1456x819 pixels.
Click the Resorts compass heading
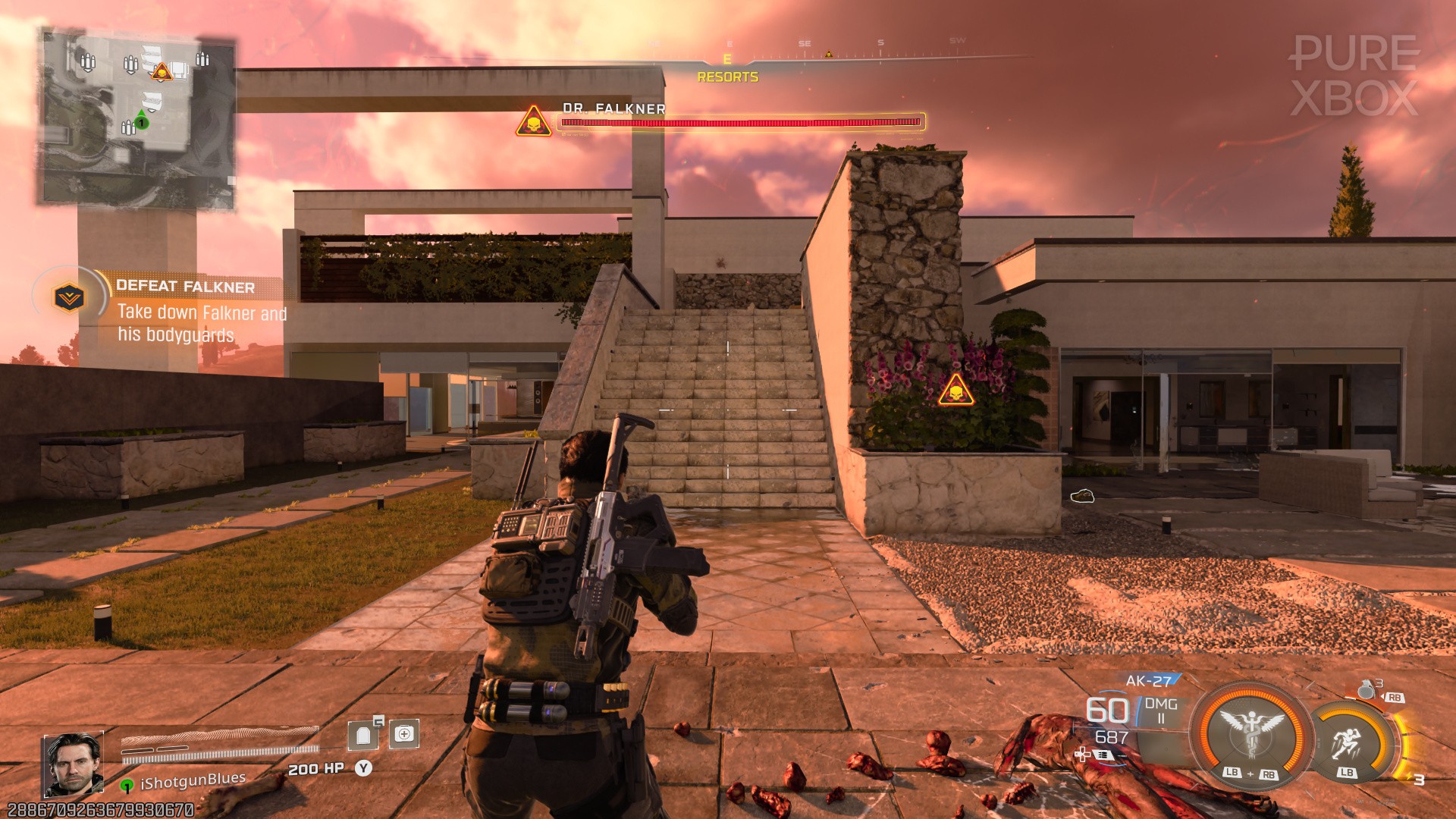tap(727, 77)
